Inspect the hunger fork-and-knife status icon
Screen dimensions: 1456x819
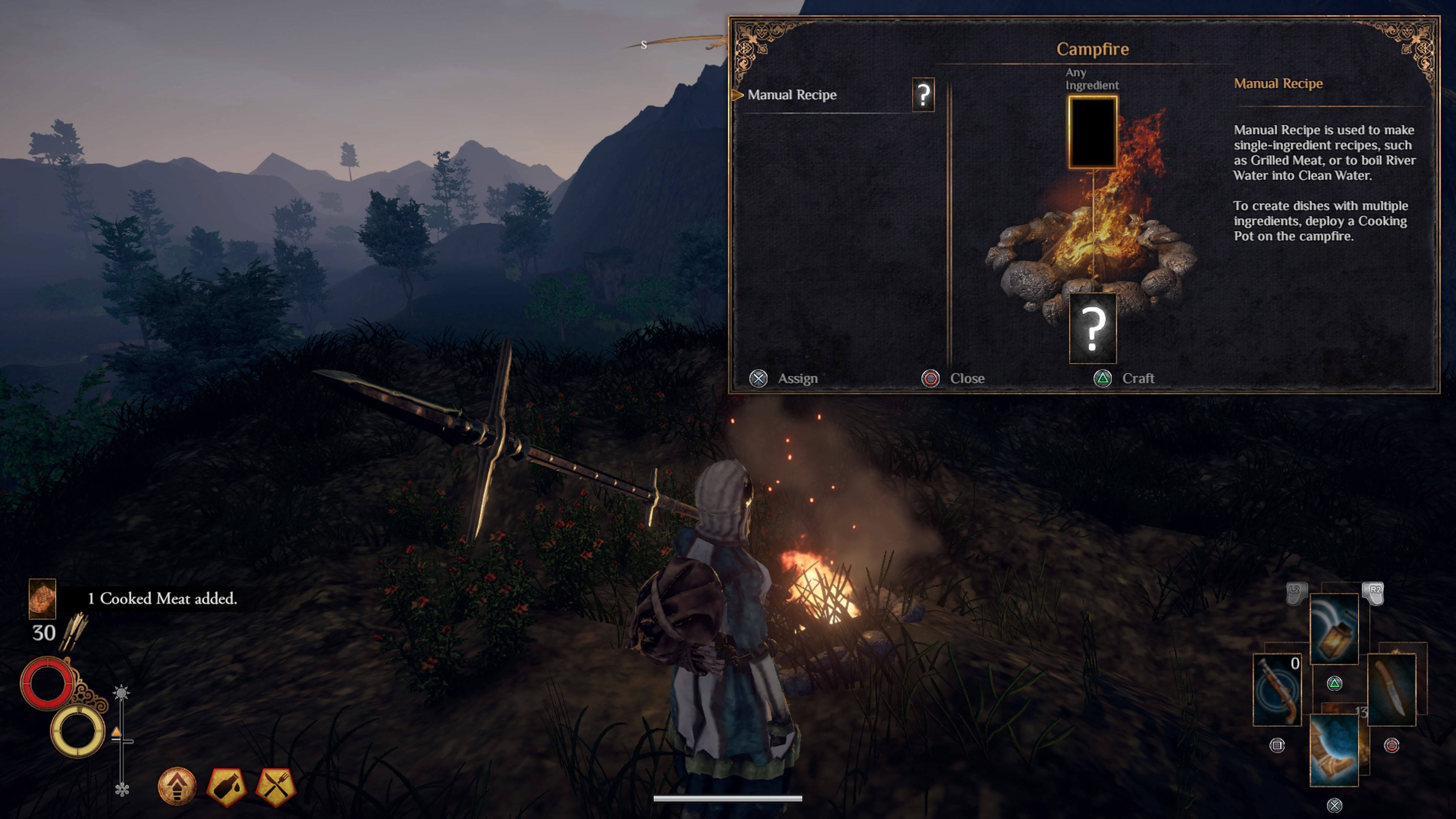click(276, 785)
